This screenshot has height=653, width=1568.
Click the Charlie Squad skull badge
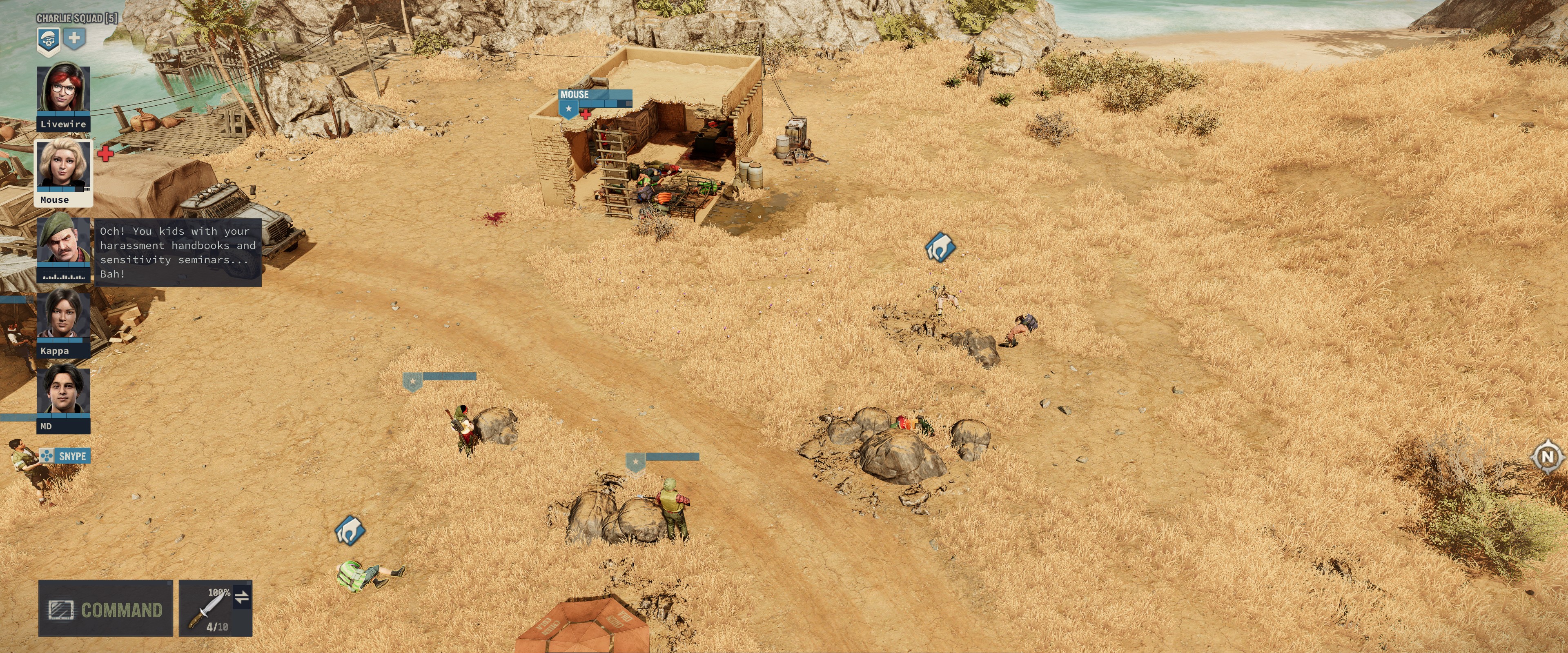48,40
